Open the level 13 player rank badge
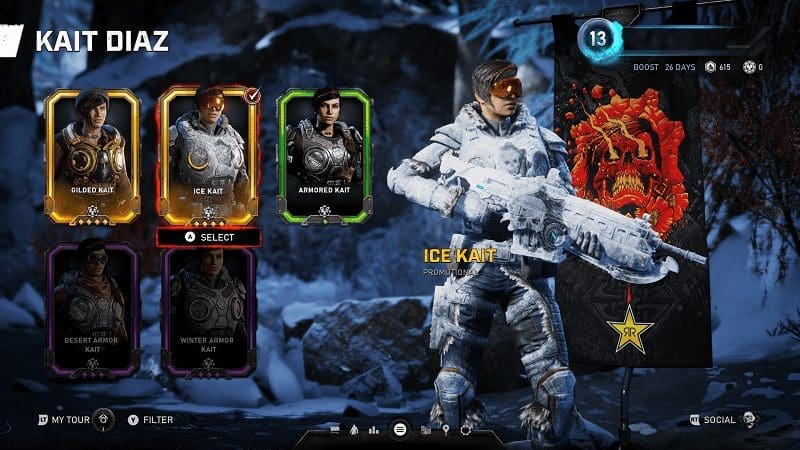This screenshot has width=800, height=450. pyautogui.click(x=597, y=40)
